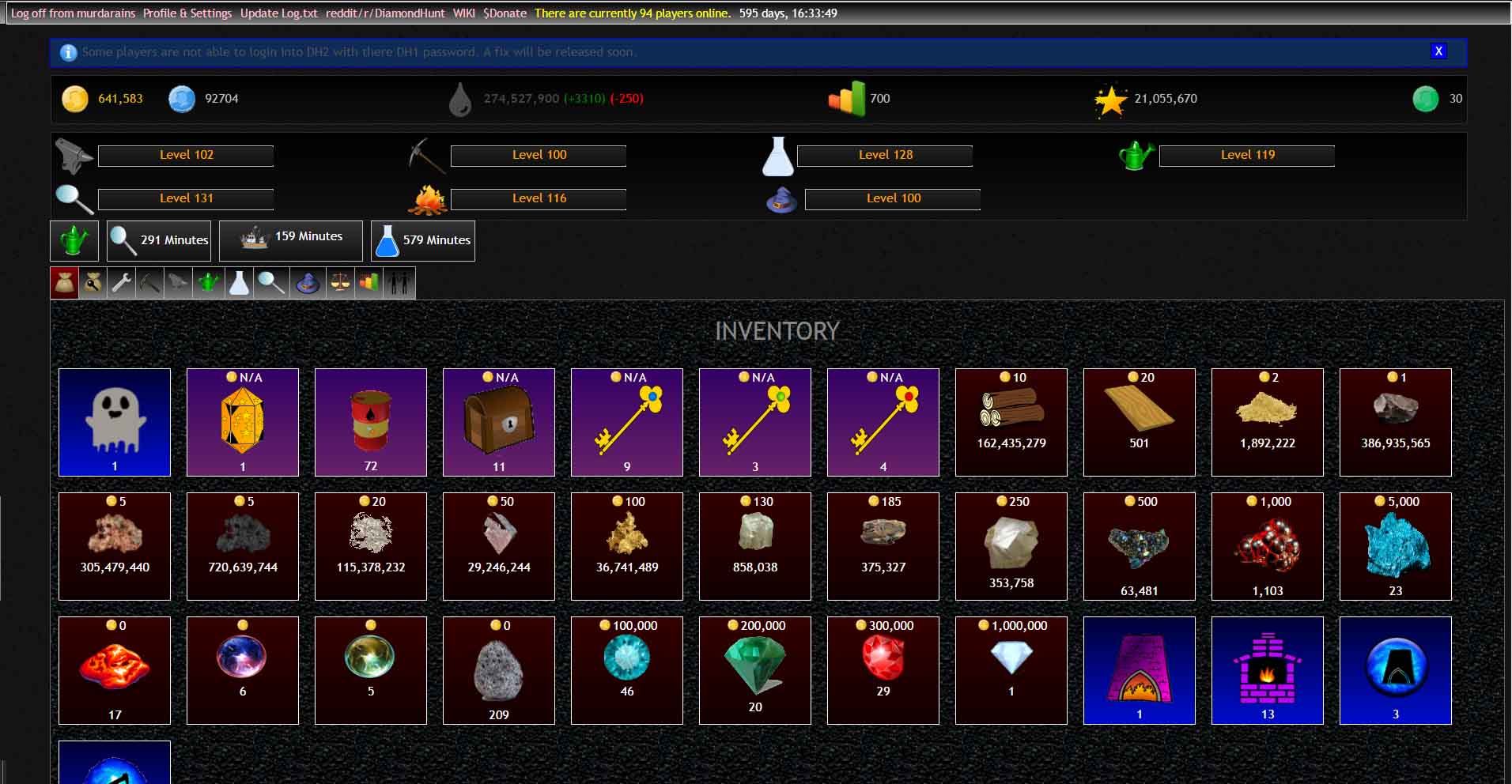Select the wrench crafting tab
This screenshot has height=784, width=1512.
click(x=120, y=282)
